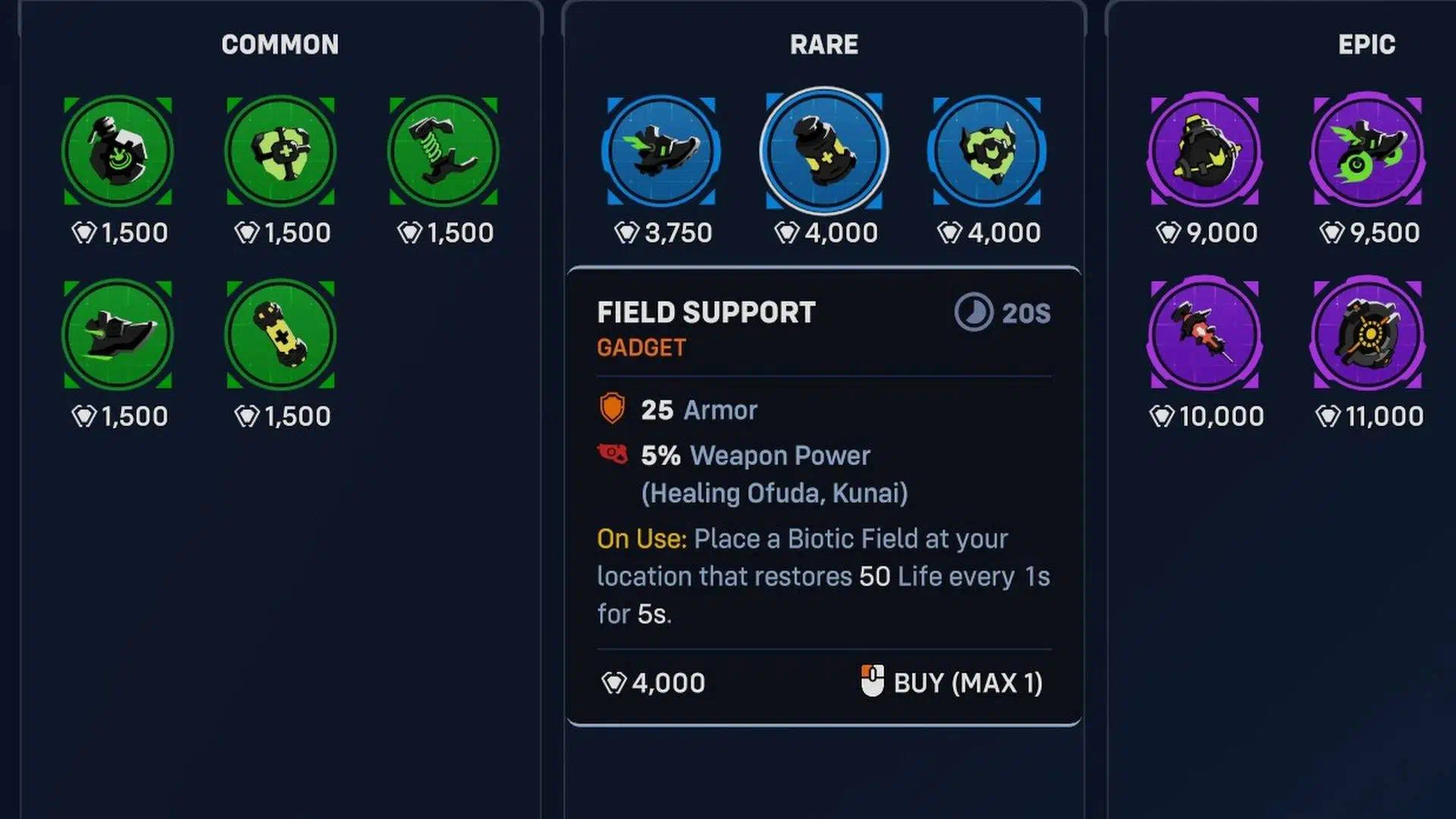Select the common grenade item icon
Viewport: 1456px width, 819px height.
pyautogui.click(x=118, y=151)
